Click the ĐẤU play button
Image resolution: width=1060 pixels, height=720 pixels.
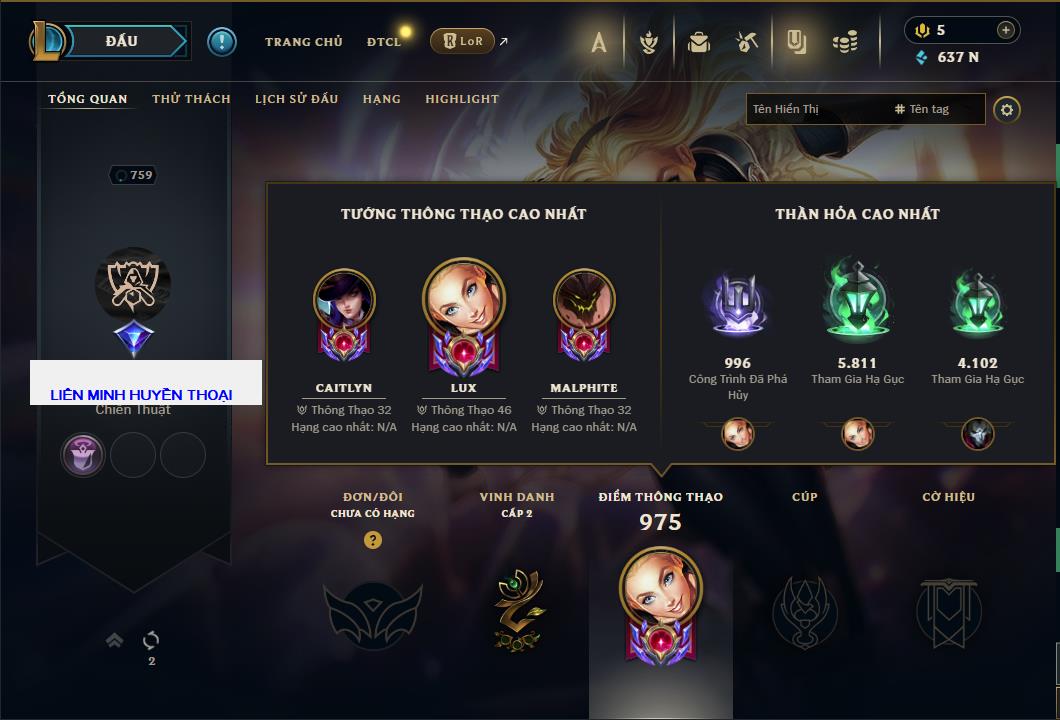coord(121,41)
